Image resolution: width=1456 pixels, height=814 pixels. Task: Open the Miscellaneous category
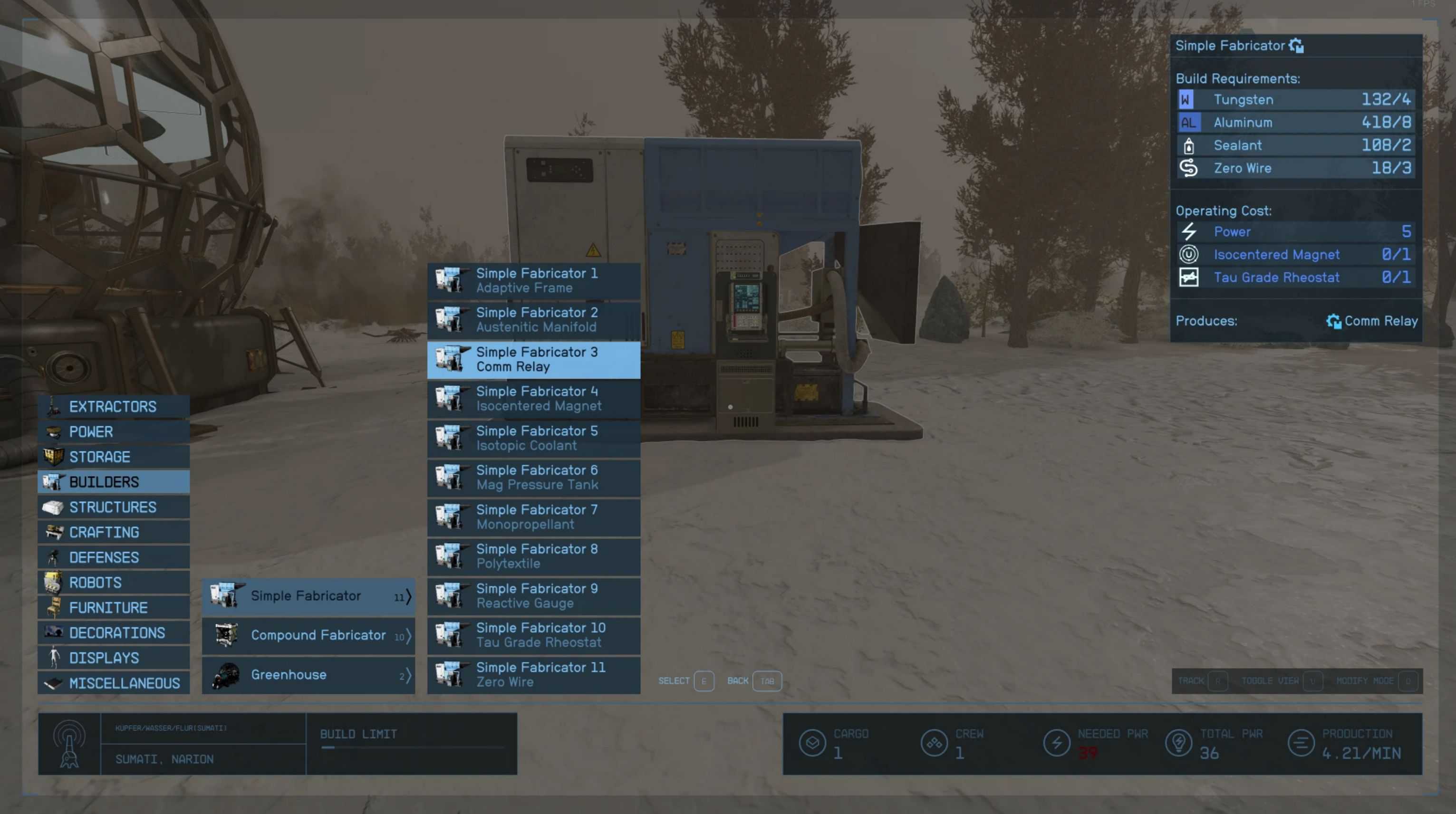coord(113,683)
